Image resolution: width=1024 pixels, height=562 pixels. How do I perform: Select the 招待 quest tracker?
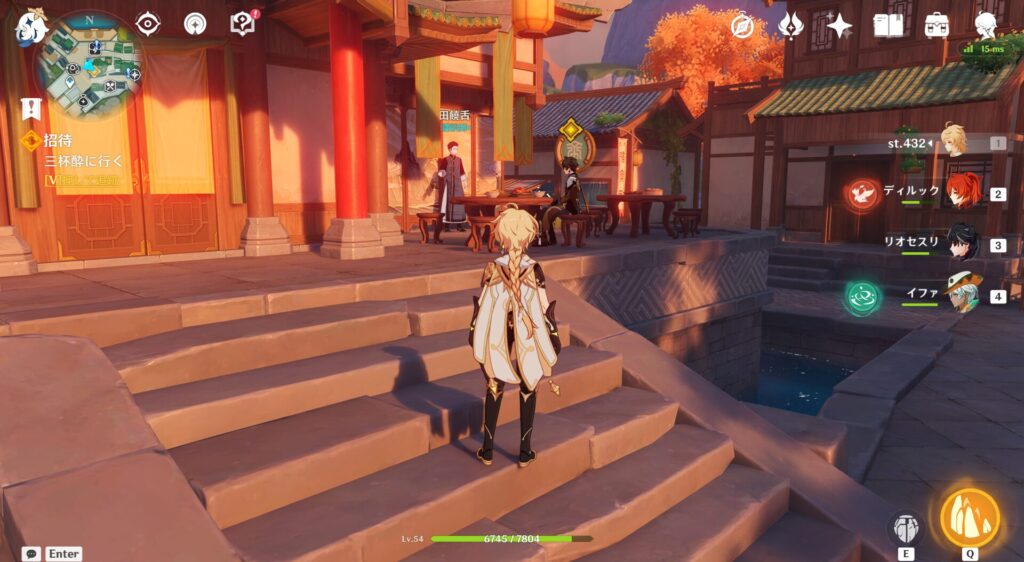tap(60, 141)
